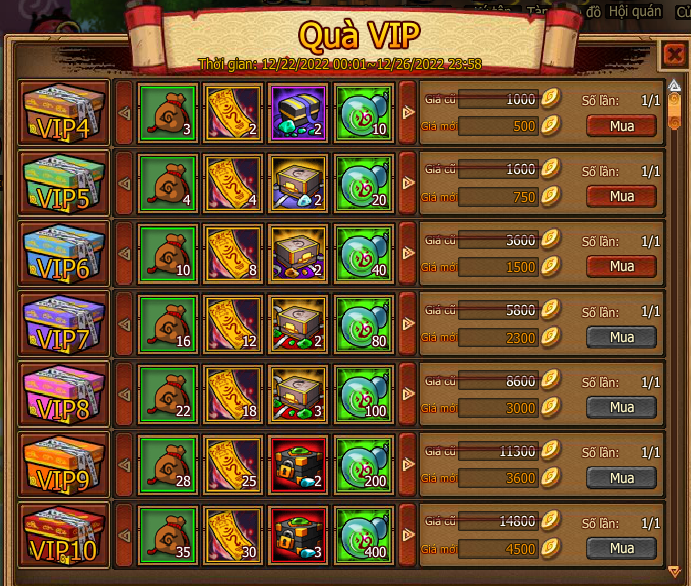Image resolution: width=691 pixels, height=586 pixels.
Task: Select the golden ticket with quantity 12
Action: click(230, 326)
